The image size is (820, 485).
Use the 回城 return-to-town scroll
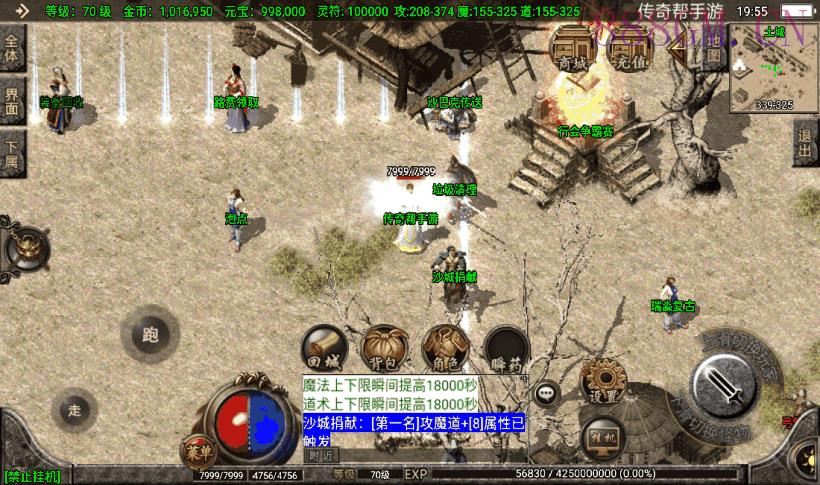(x=325, y=348)
